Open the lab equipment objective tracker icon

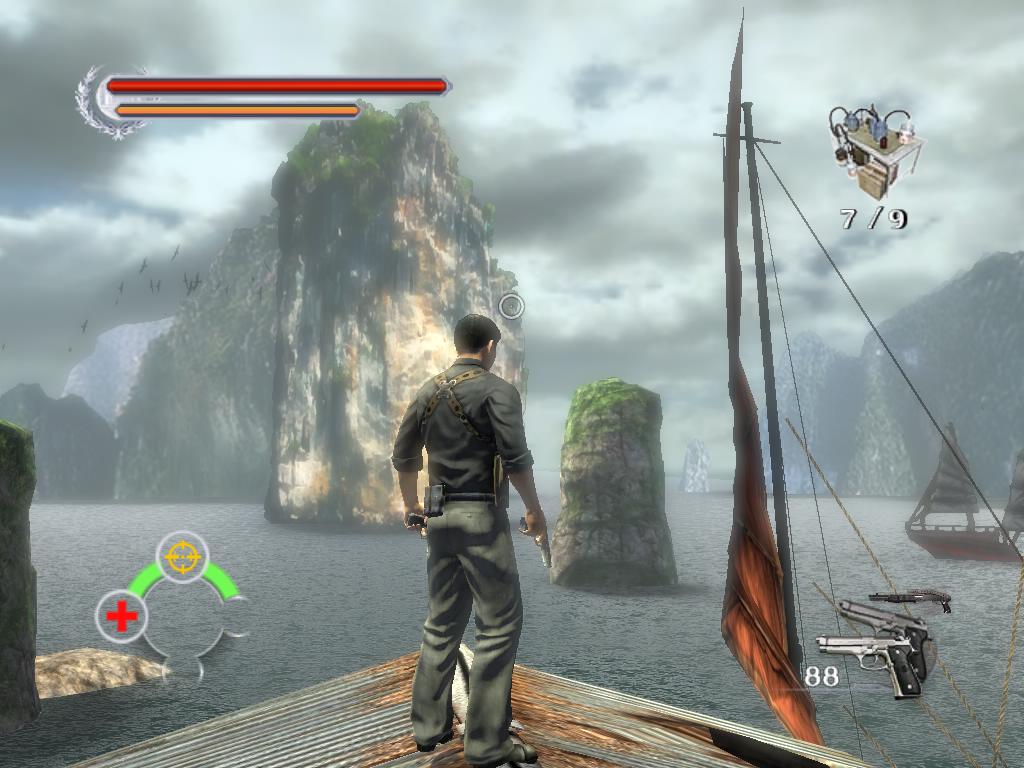pyautogui.click(x=873, y=151)
